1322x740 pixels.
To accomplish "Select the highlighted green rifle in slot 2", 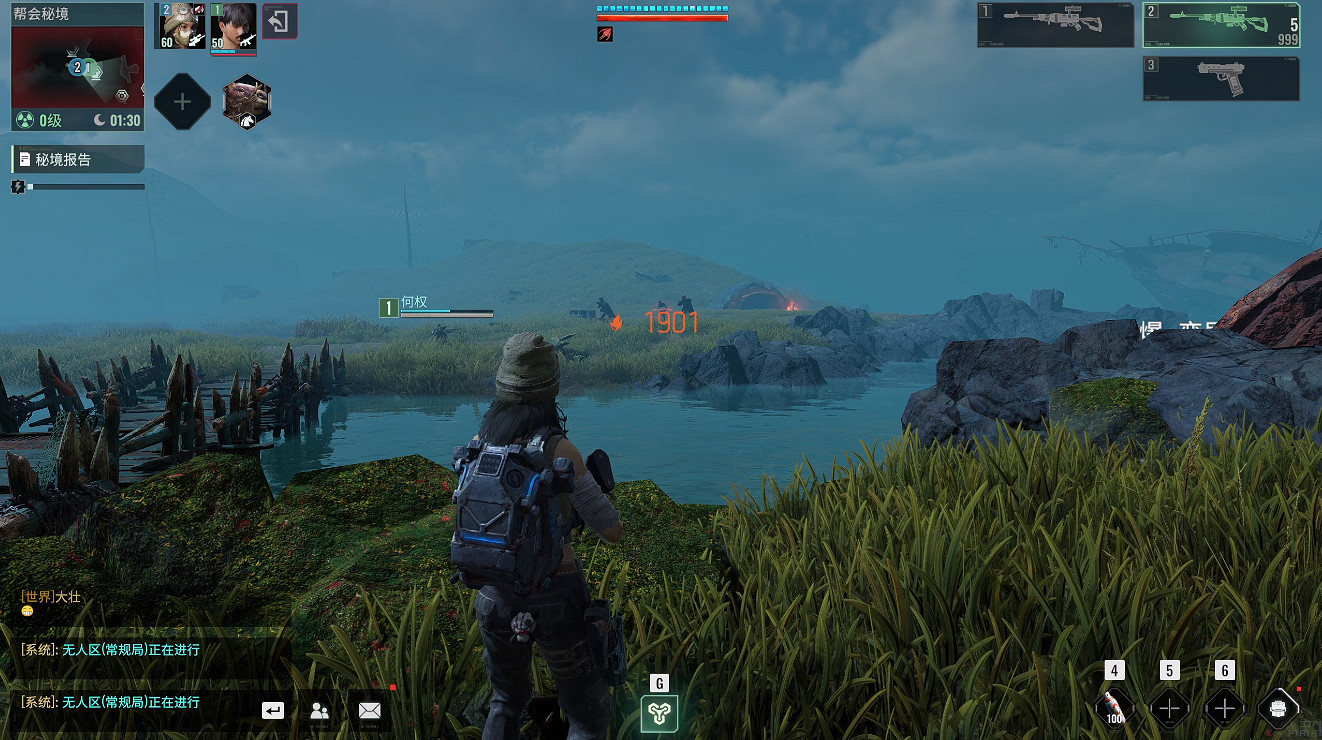I will coord(1222,25).
